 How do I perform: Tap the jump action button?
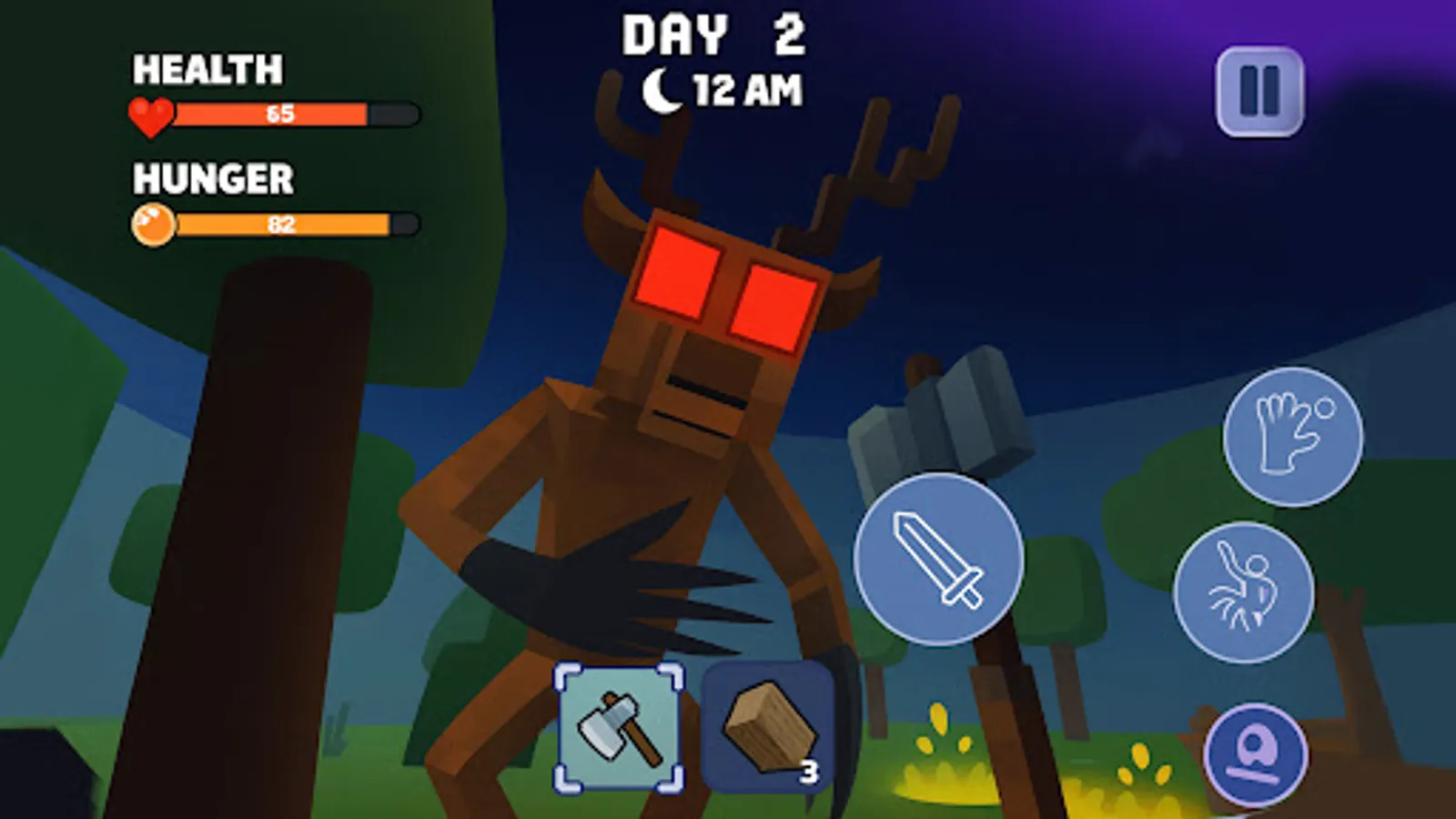(x=1245, y=590)
